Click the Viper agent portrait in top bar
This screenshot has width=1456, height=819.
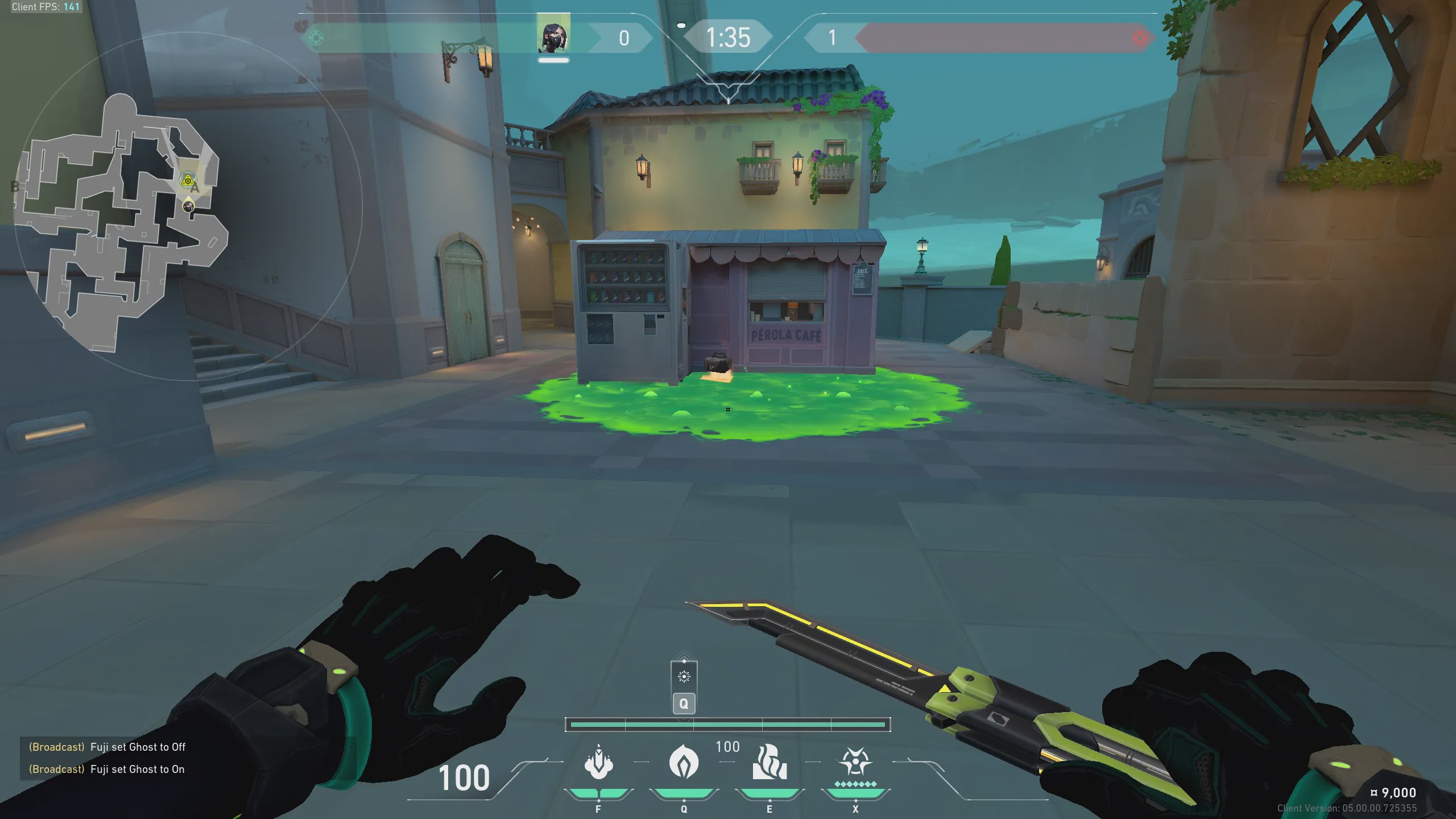click(553, 37)
